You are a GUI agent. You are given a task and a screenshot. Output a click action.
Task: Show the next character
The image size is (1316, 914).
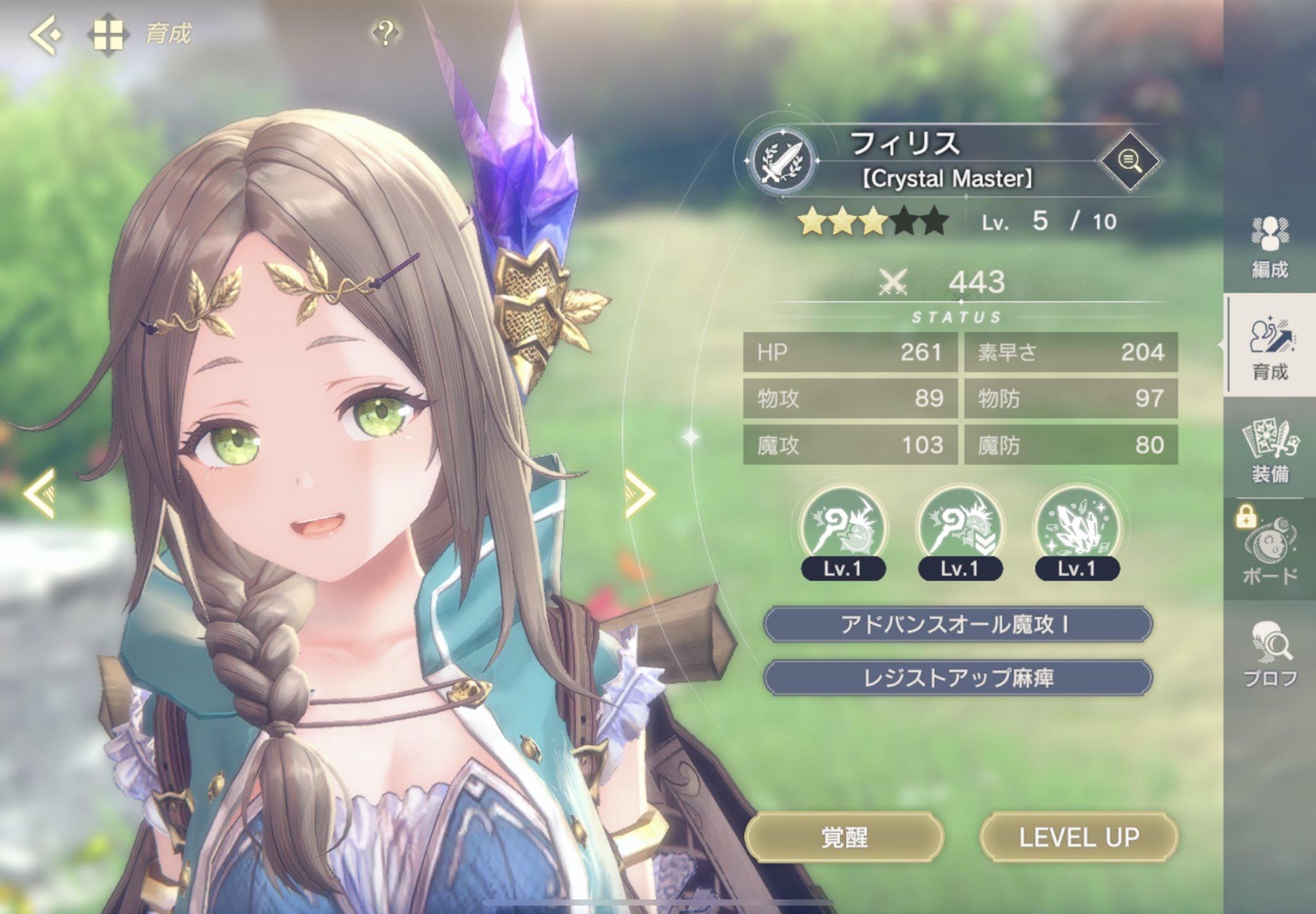[x=639, y=493]
